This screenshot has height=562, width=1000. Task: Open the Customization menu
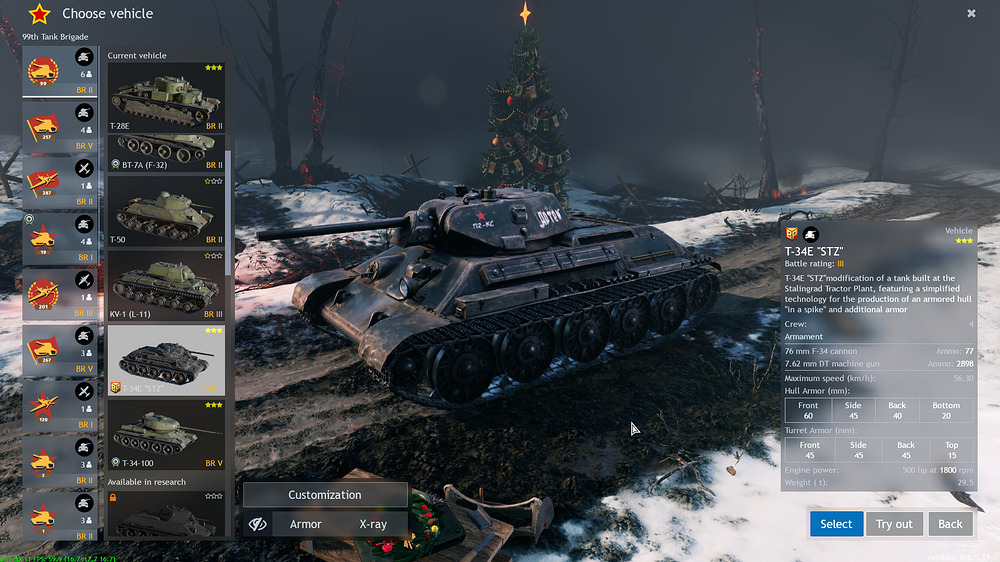pos(325,495)
